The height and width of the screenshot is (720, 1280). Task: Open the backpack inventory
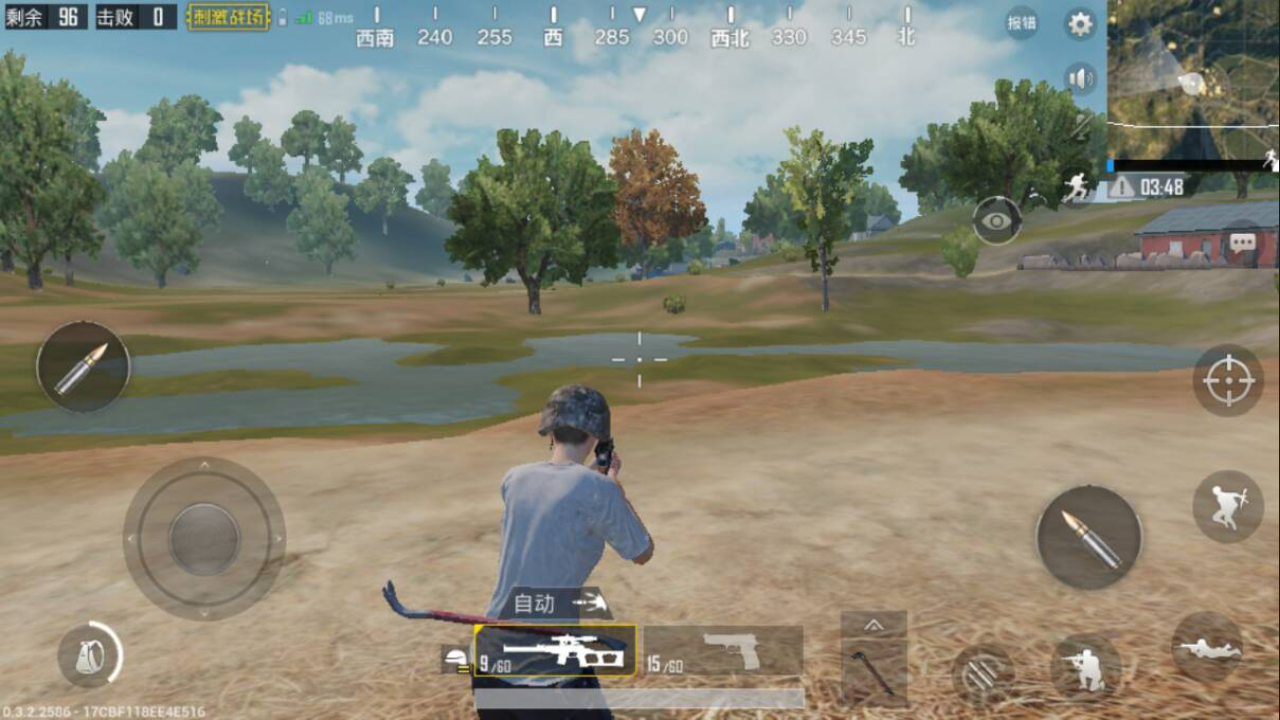(88, 655)
